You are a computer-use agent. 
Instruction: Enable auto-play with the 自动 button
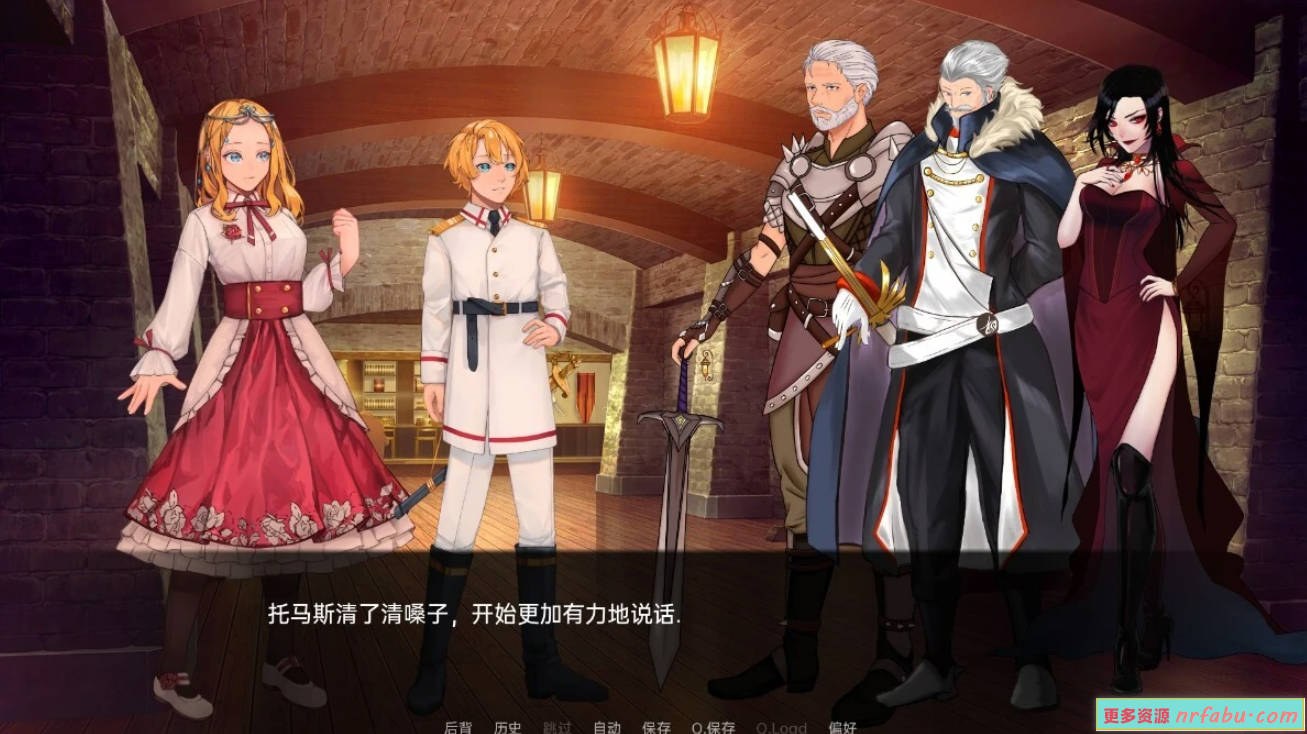[608, 727]
